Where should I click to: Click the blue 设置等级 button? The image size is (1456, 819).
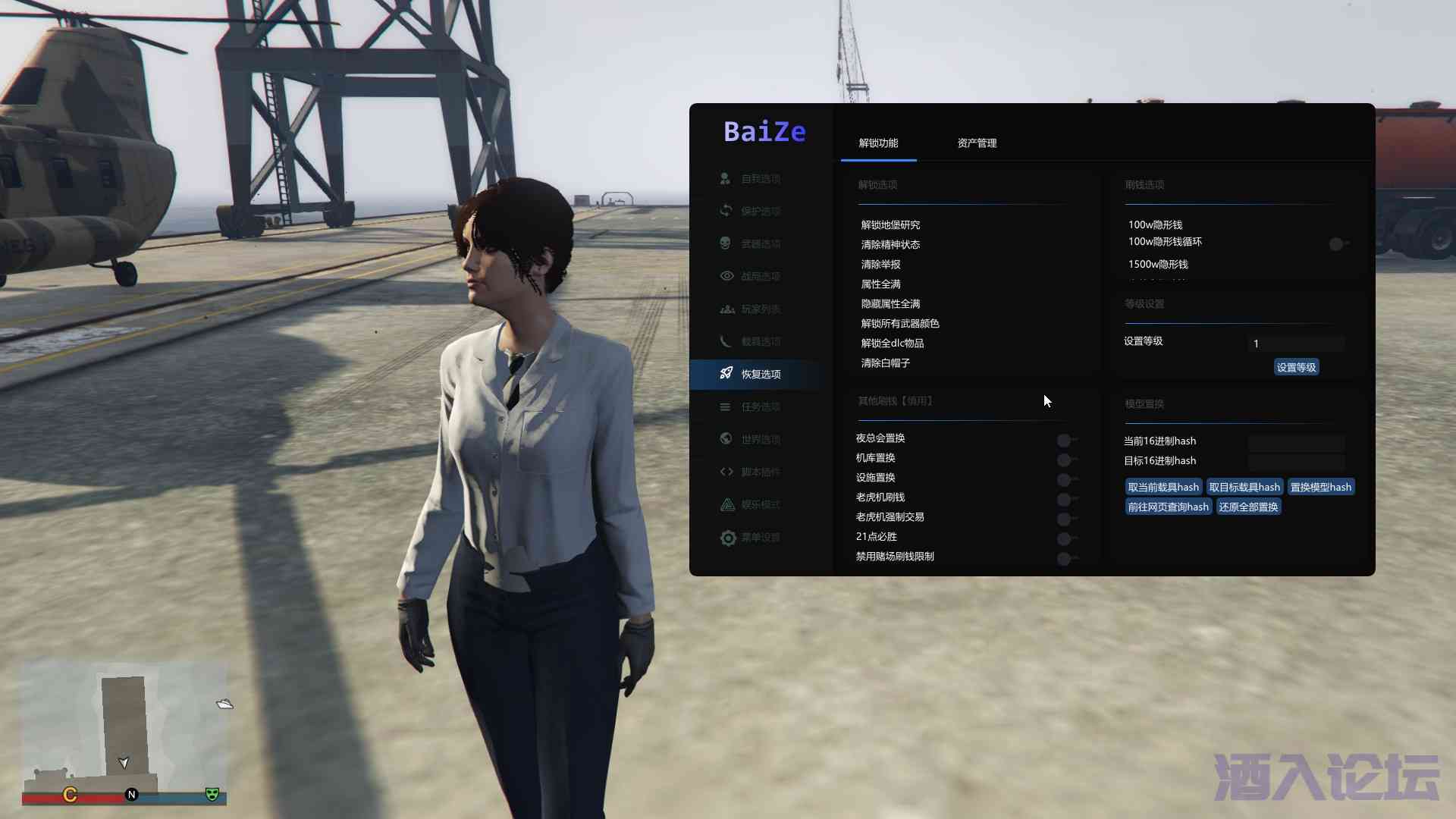click(1296, 368)
